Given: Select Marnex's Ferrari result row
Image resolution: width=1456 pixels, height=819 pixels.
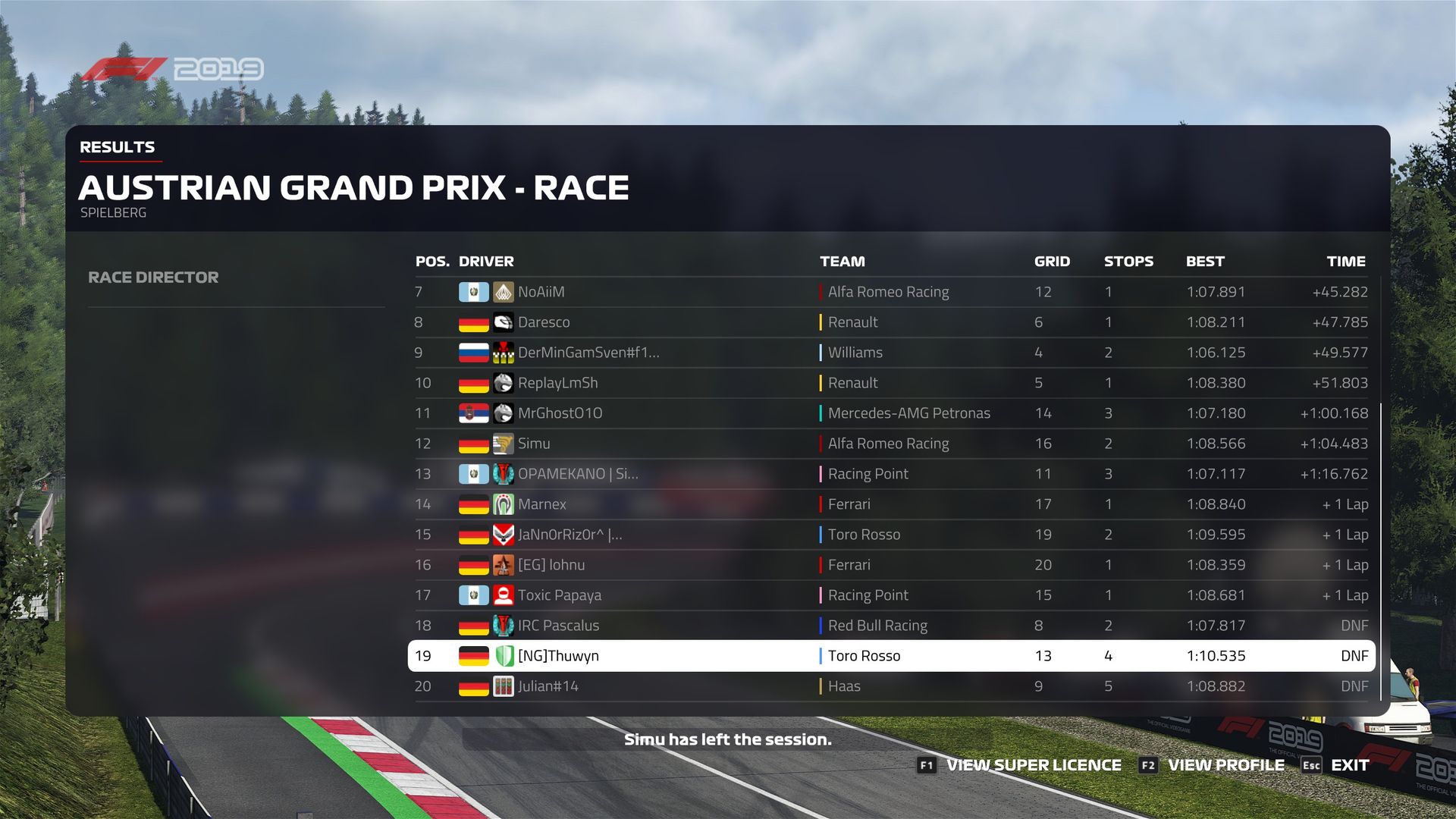Looking at the screenshot, I should click(x=891, y=504).
